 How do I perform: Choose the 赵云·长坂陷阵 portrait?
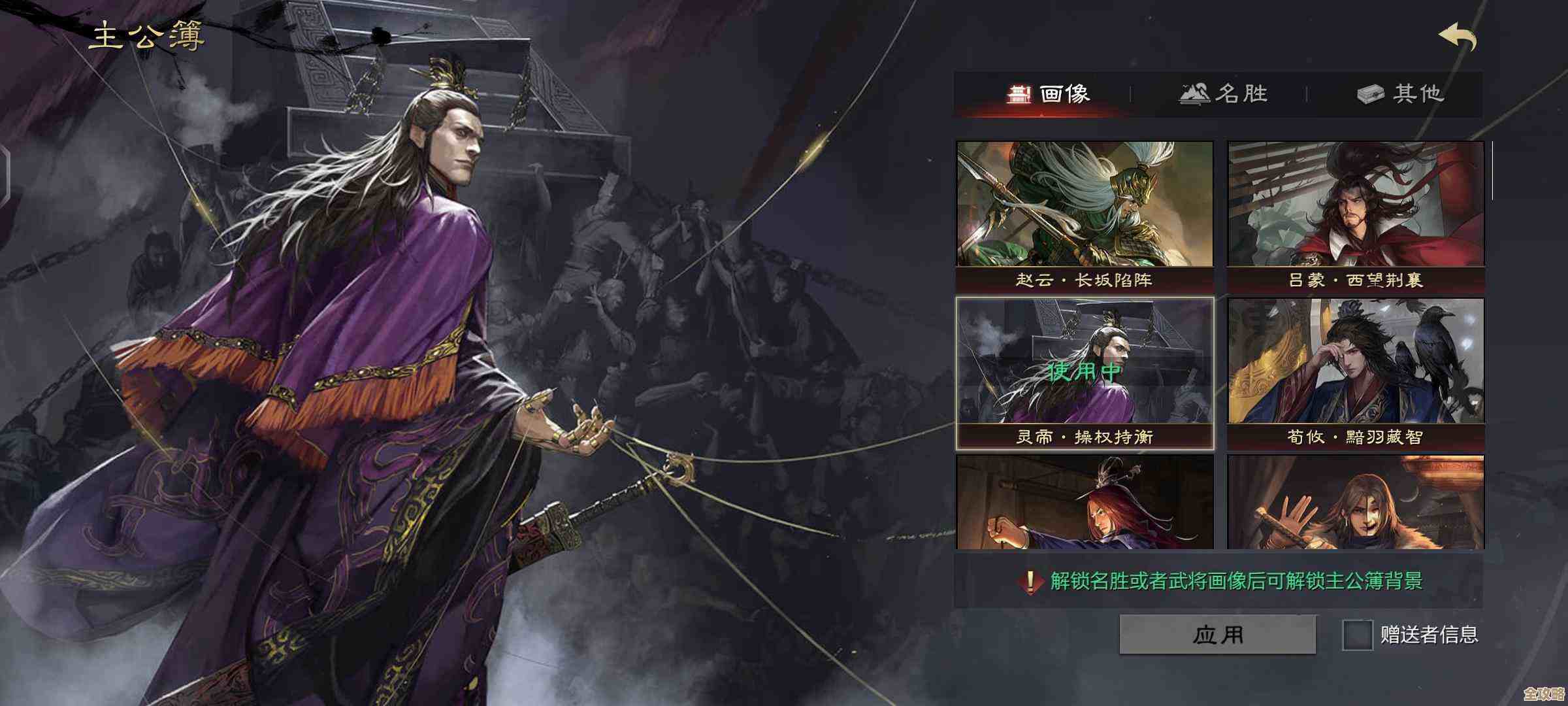pos(1085,216)
